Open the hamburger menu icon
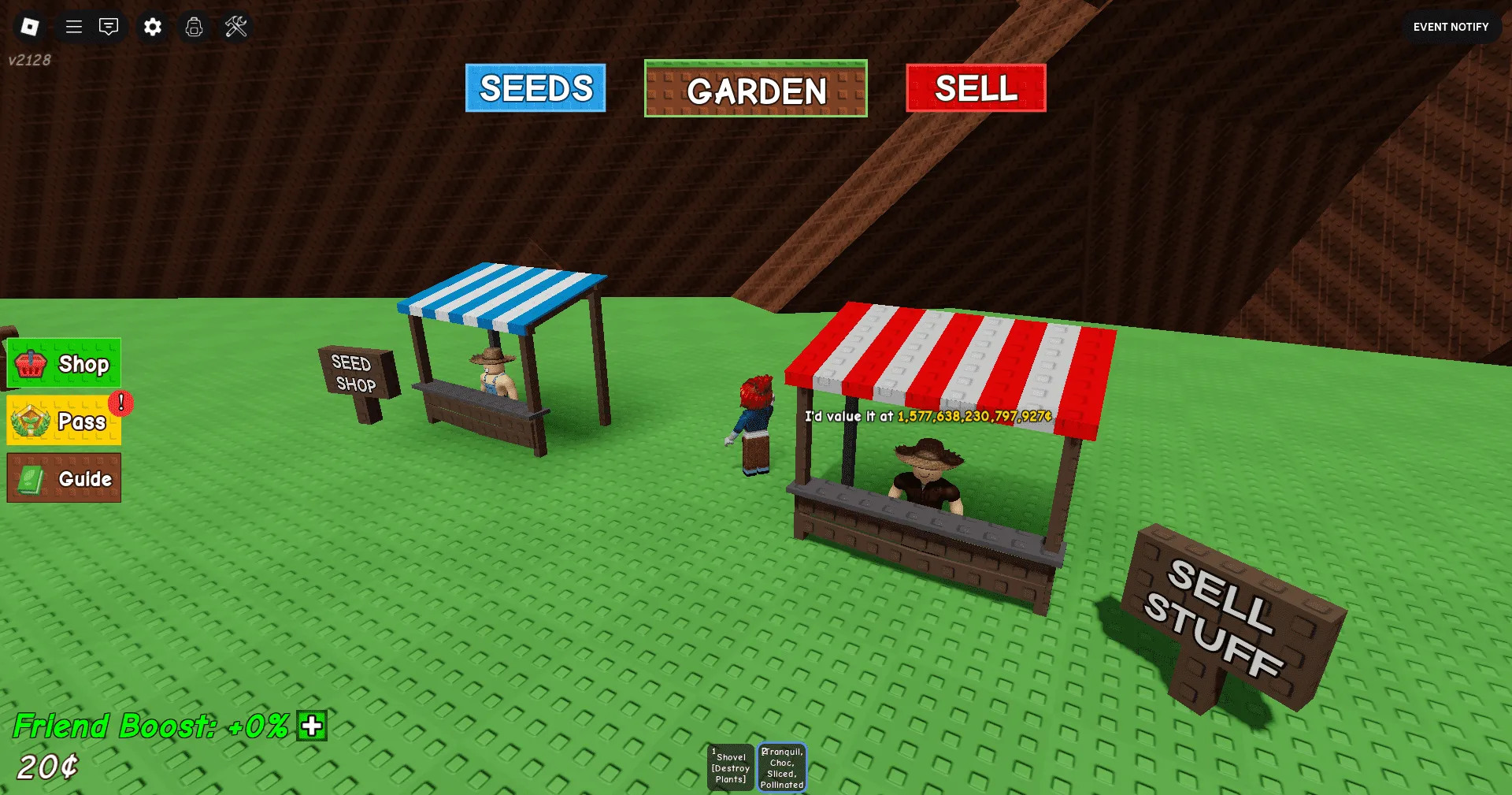The width and height of the screenshot is (1512, 795). (72, 26)
